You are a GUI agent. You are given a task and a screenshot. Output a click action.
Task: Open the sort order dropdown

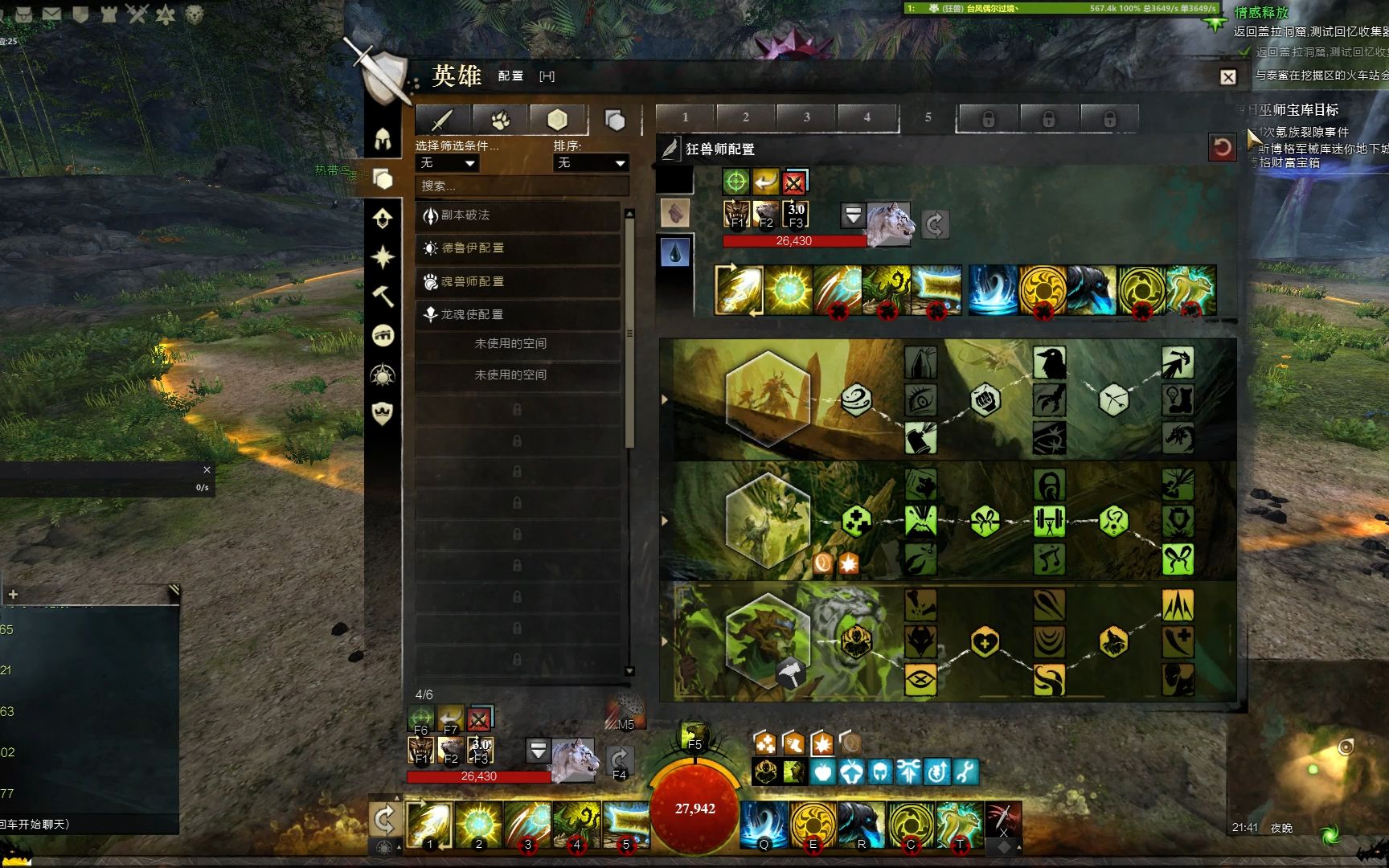point(591,163)
